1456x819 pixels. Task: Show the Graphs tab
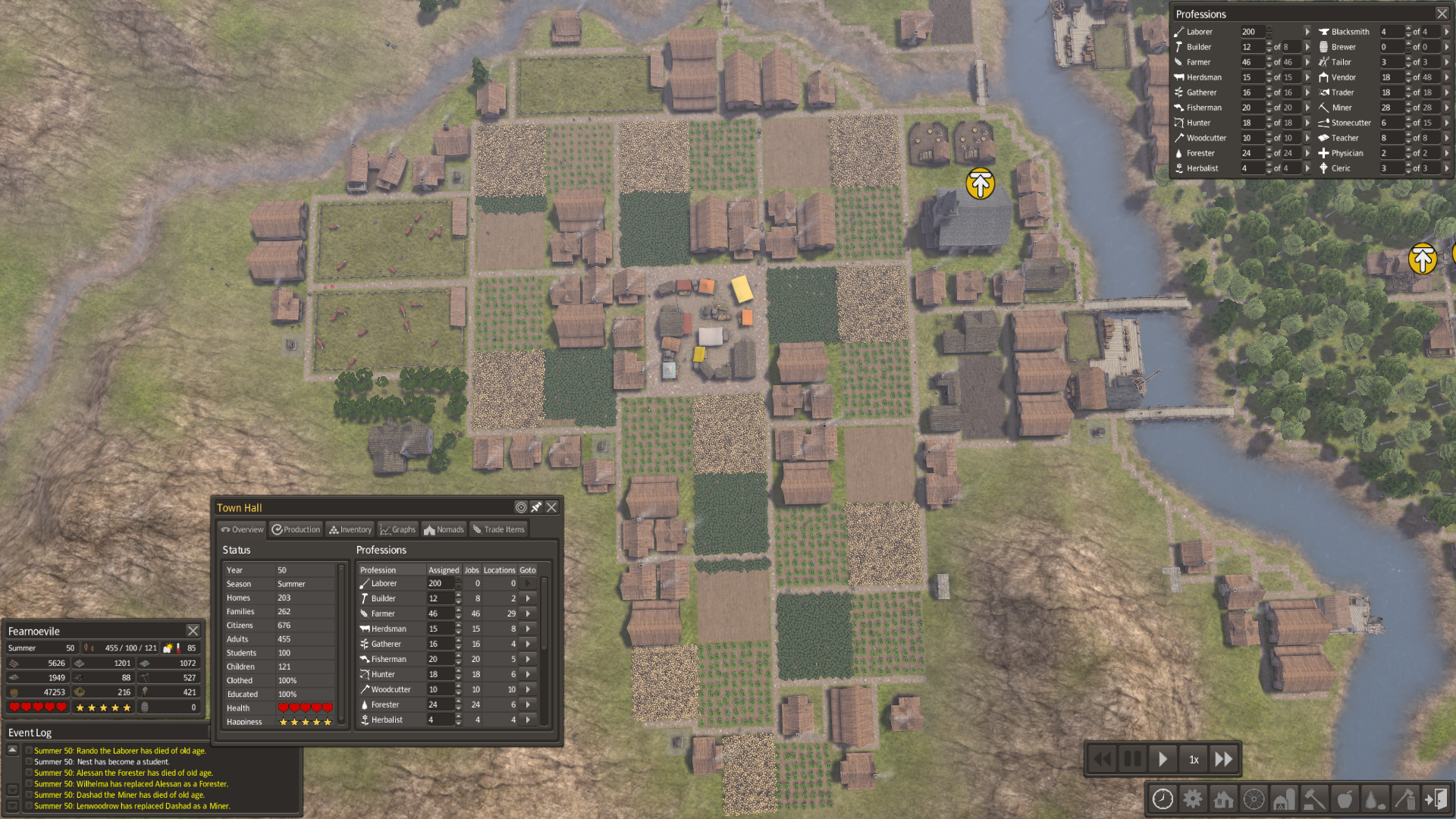point(398,529)
